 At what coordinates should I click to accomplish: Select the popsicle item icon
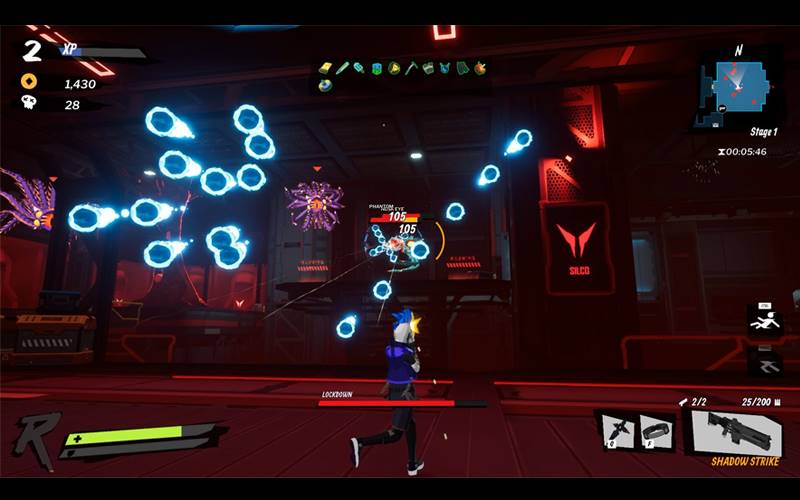click(x=359, y=68)
